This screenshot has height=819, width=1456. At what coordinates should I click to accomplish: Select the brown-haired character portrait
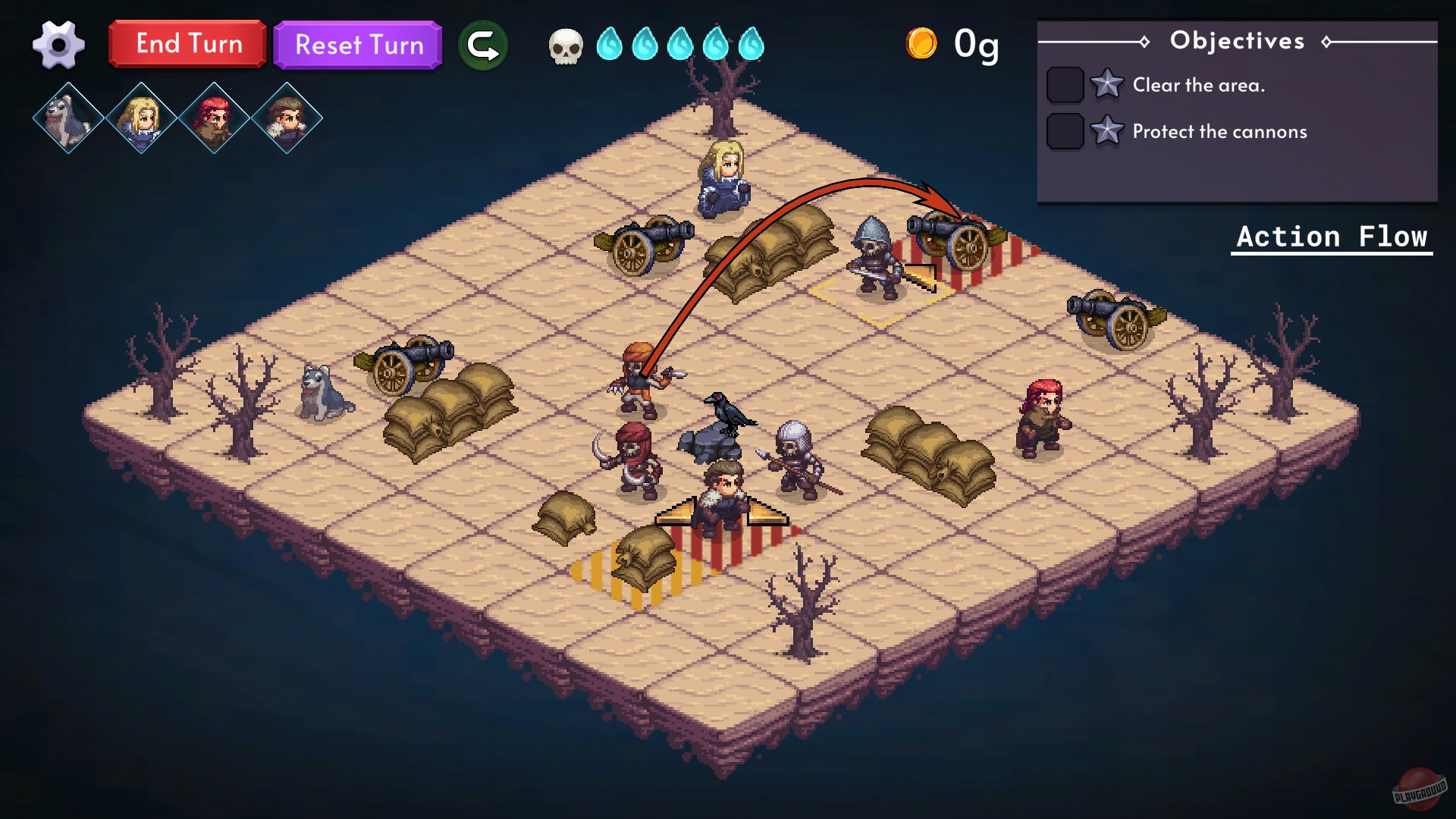click(x=286, y=118)
